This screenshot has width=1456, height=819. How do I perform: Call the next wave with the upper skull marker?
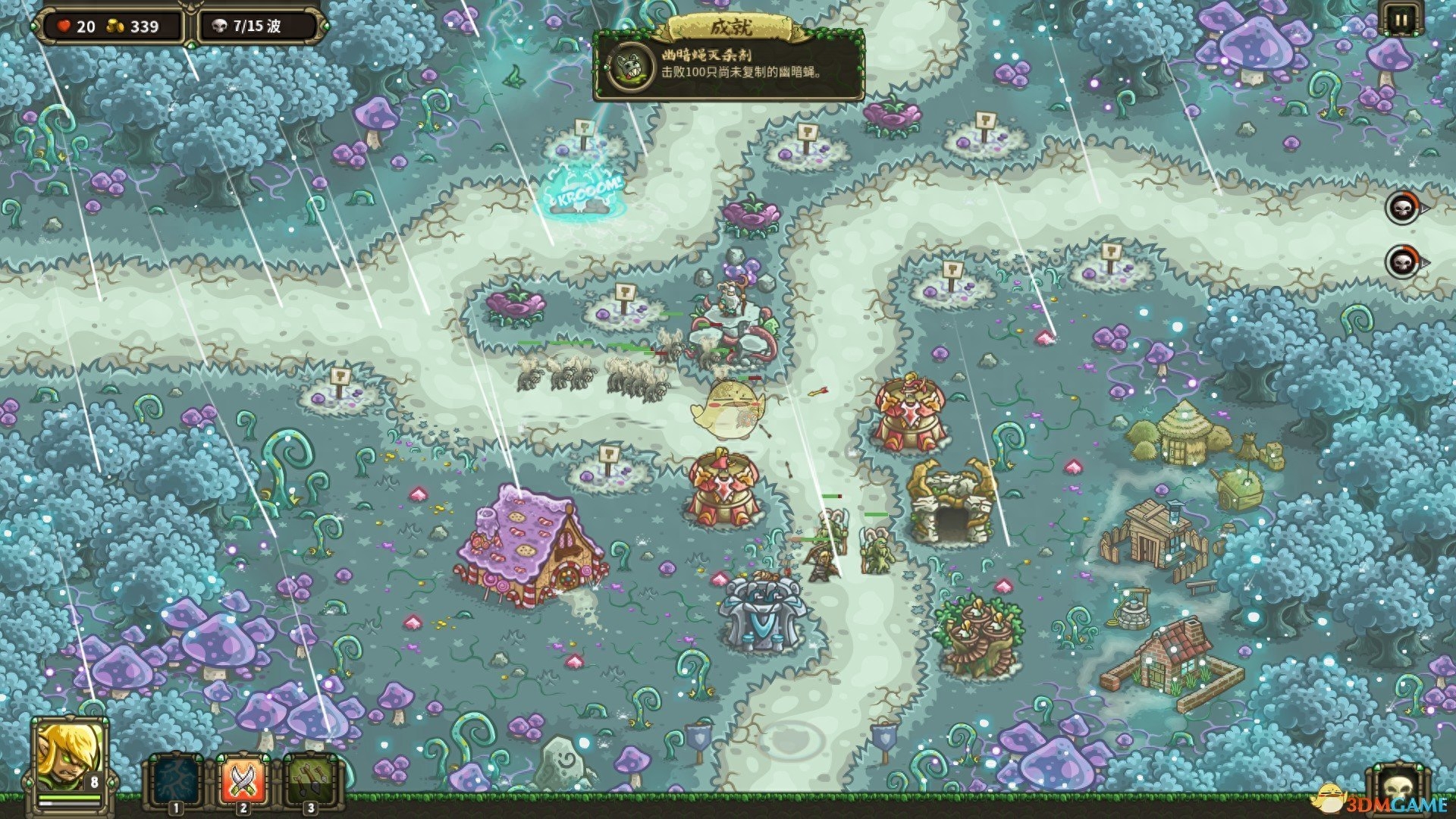click(1402, 207)
